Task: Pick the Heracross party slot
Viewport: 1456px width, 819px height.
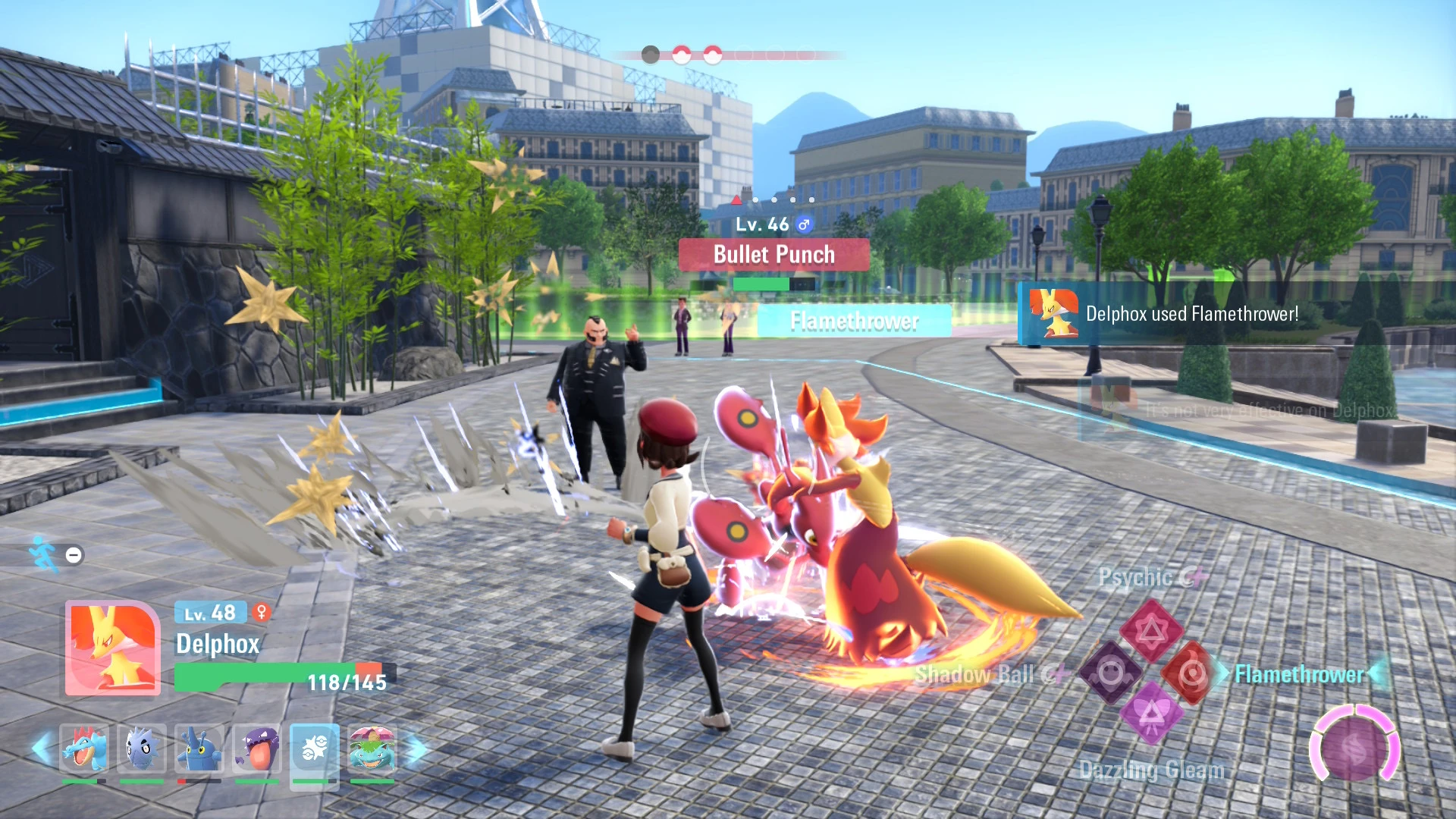Action: [199, 748]
